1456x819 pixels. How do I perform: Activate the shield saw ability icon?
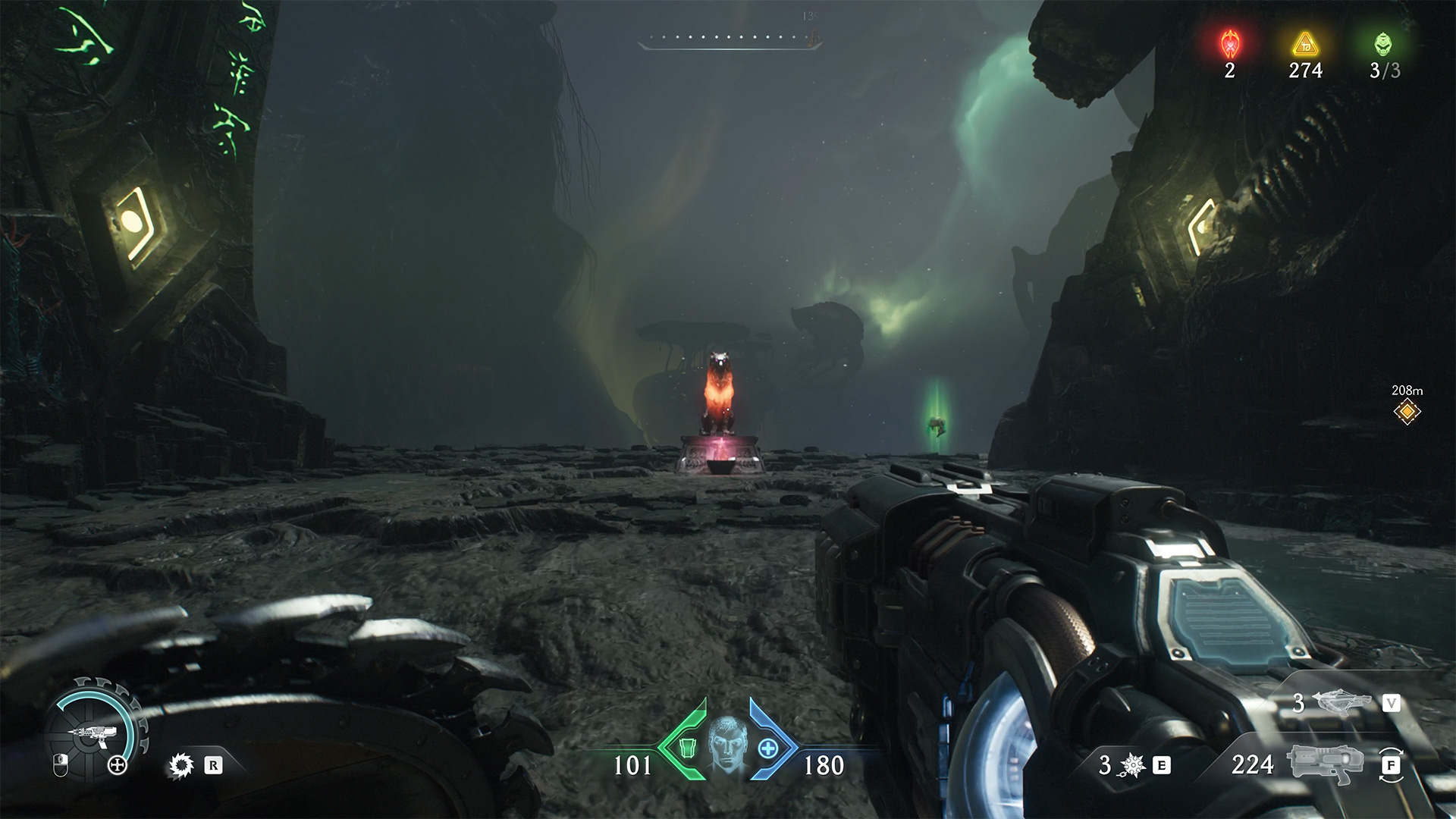[x=180, y=766]
